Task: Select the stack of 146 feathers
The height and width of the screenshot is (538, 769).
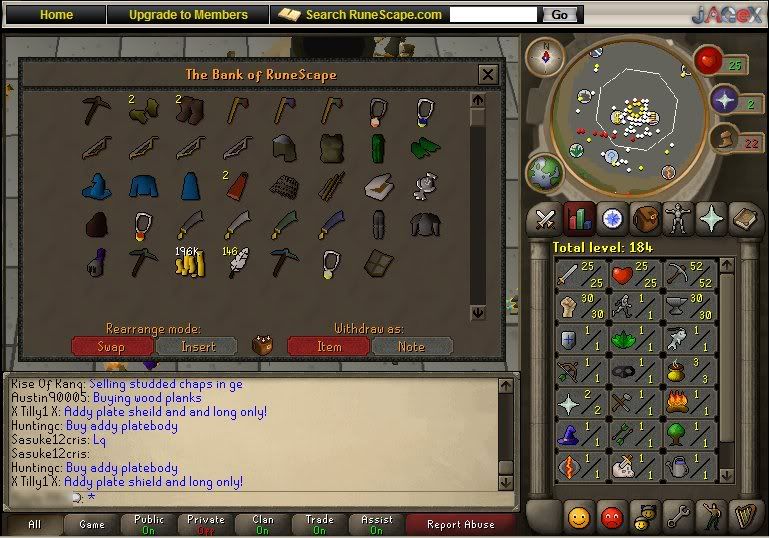Action: [234, 263]
